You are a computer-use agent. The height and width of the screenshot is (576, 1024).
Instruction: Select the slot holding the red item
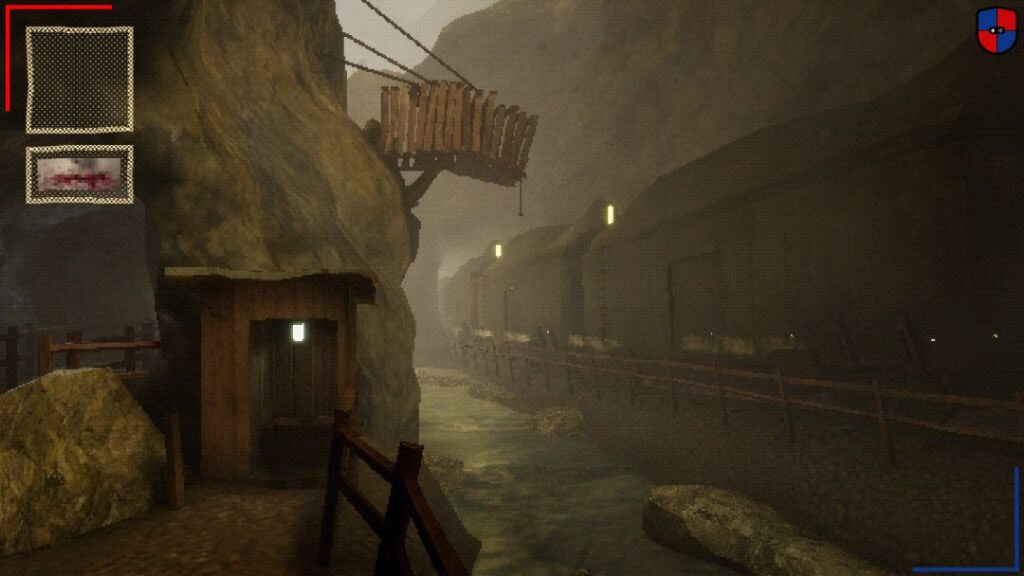tap(79, 175)
